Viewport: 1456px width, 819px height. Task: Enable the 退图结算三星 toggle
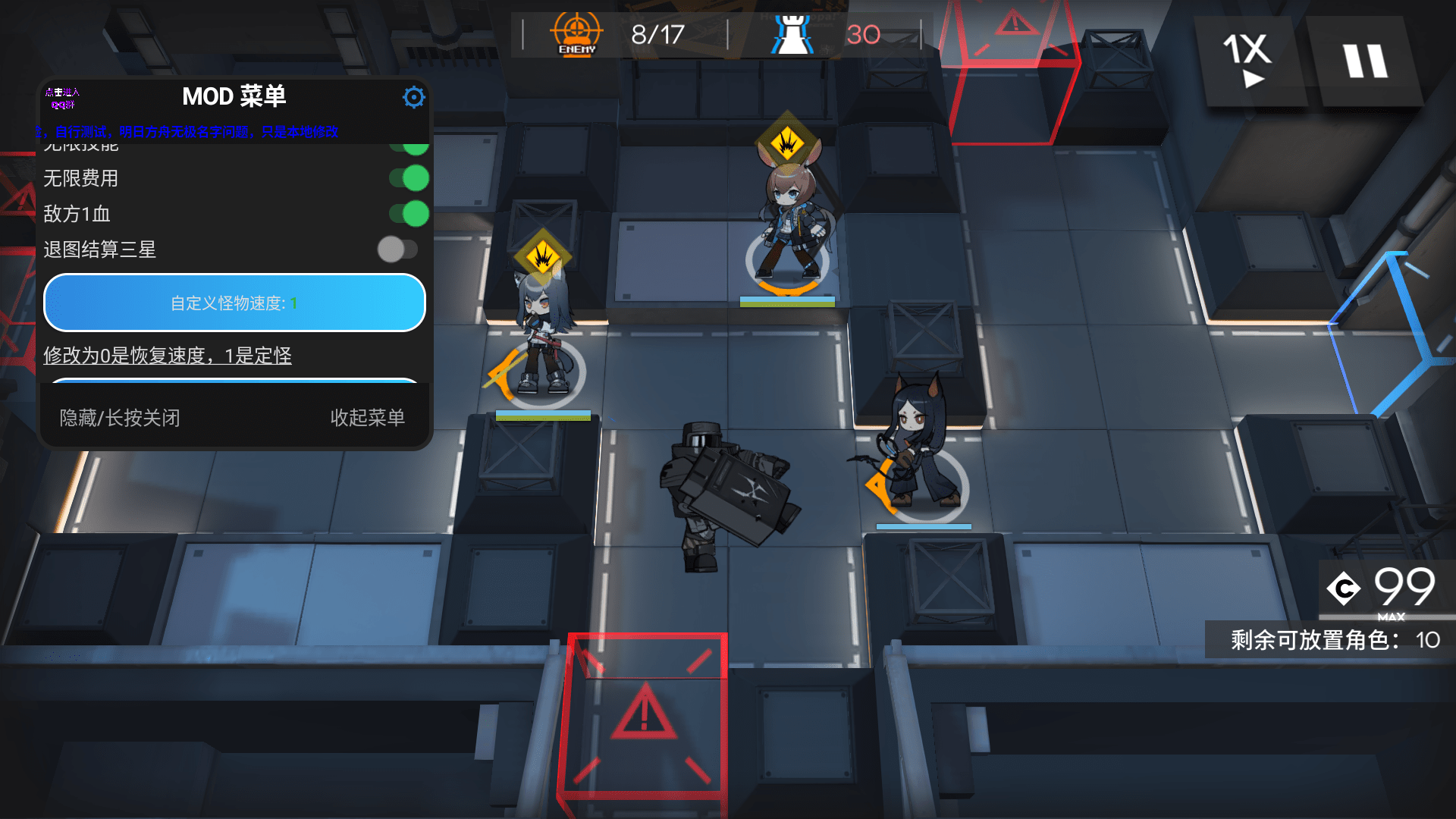tap(398, 249)
